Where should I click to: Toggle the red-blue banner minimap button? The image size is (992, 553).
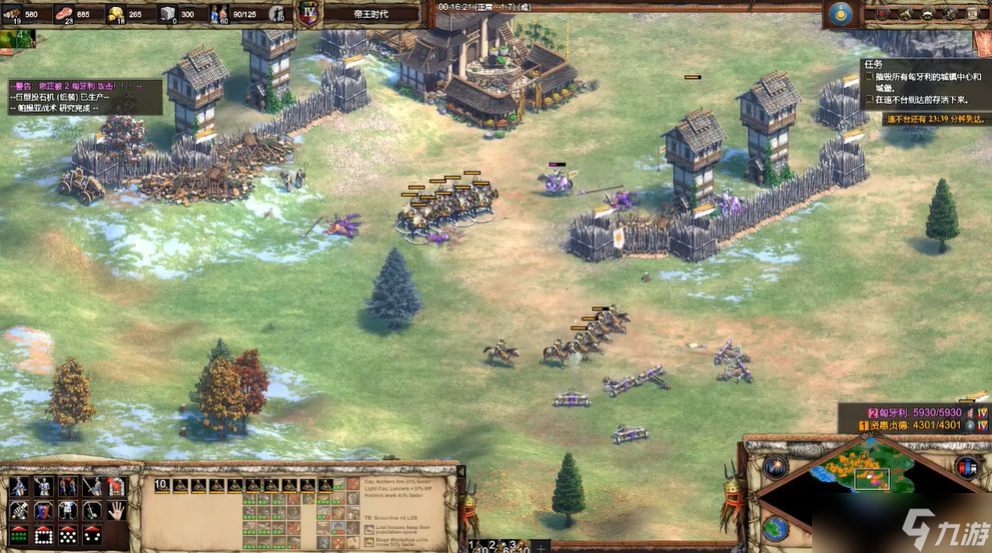966,467
